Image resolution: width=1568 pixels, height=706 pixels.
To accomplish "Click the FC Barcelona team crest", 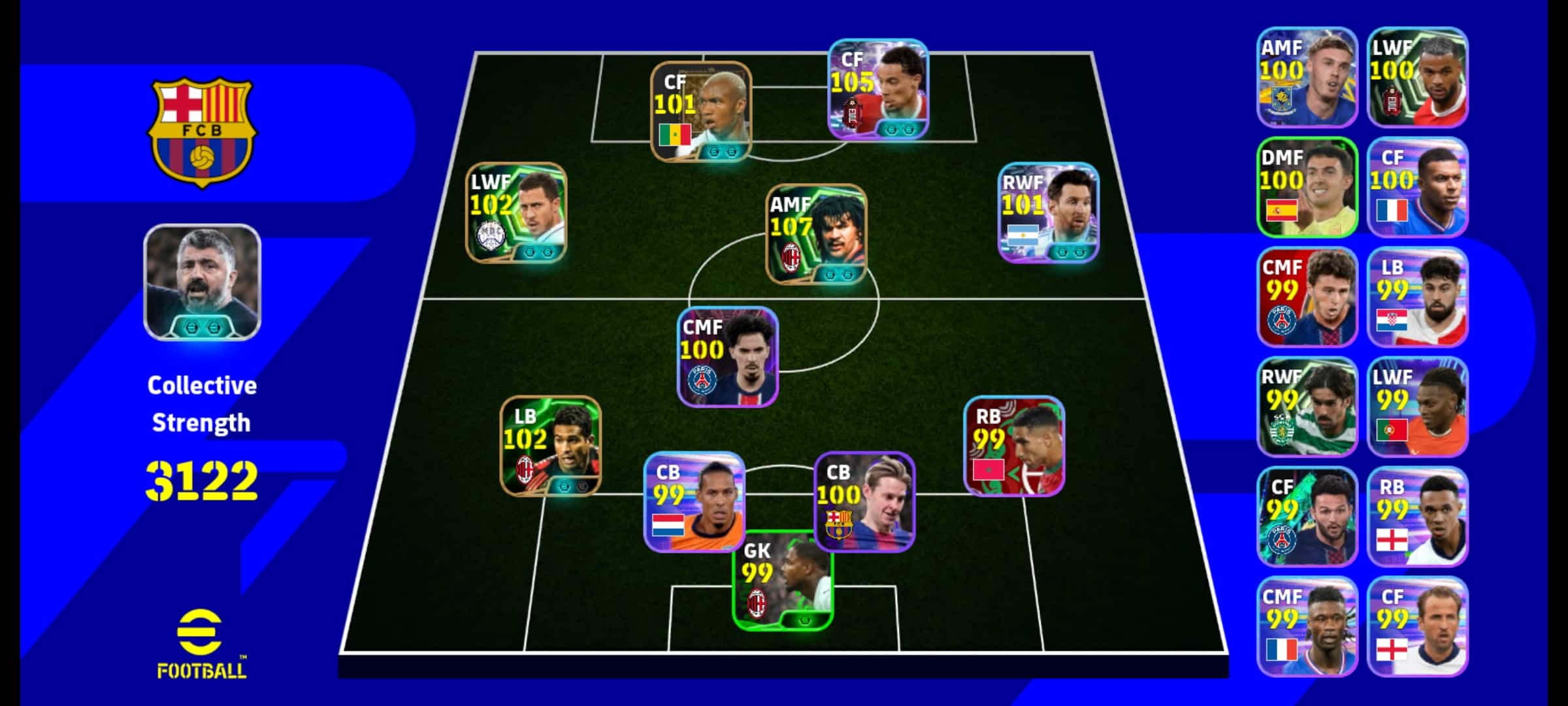I will 202,133.
